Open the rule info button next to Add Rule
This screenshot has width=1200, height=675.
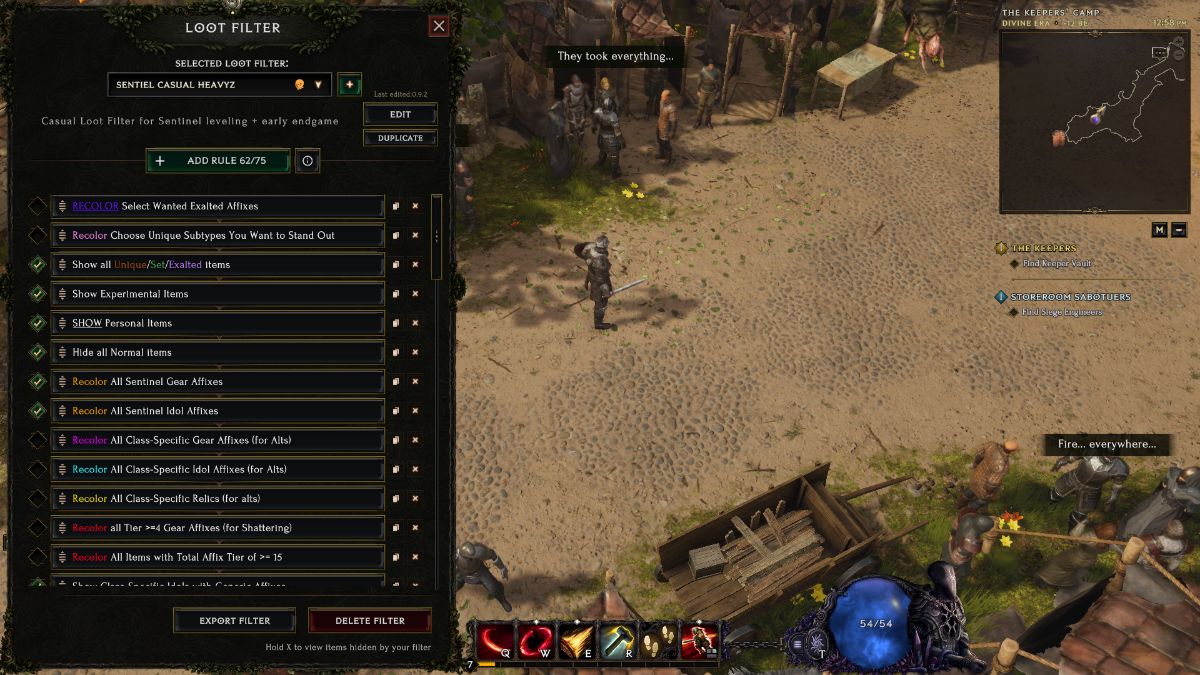tap(307, 161)
